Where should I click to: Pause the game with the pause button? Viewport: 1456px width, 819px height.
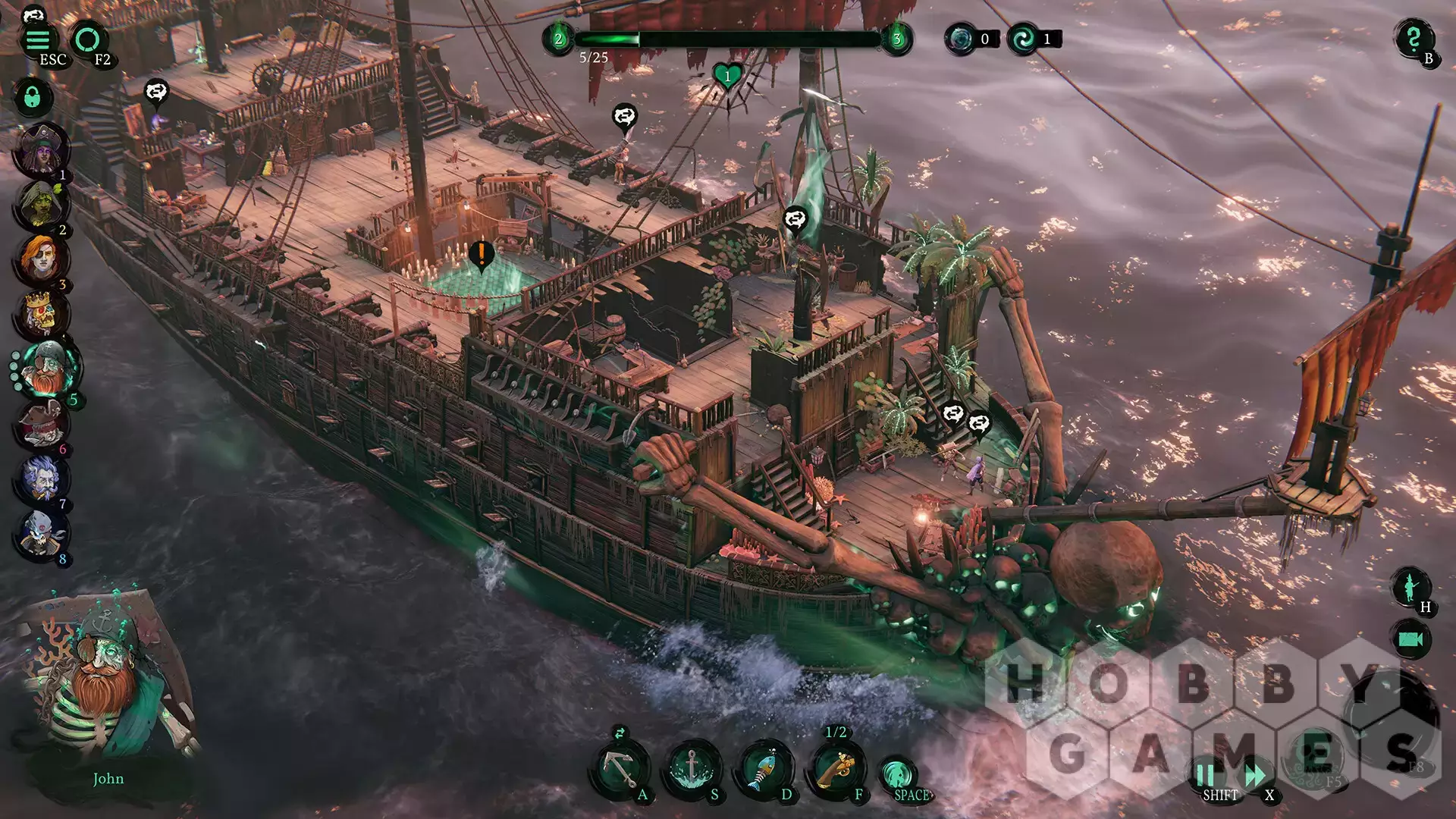click(1207, 775)
